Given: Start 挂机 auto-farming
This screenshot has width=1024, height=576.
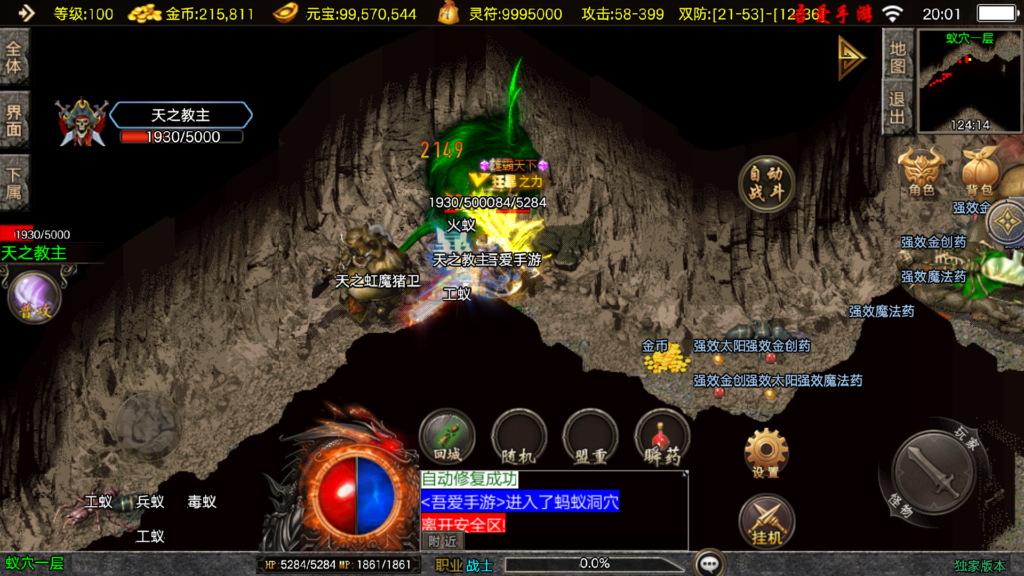Looking at the screenshot, I should 766,521.
